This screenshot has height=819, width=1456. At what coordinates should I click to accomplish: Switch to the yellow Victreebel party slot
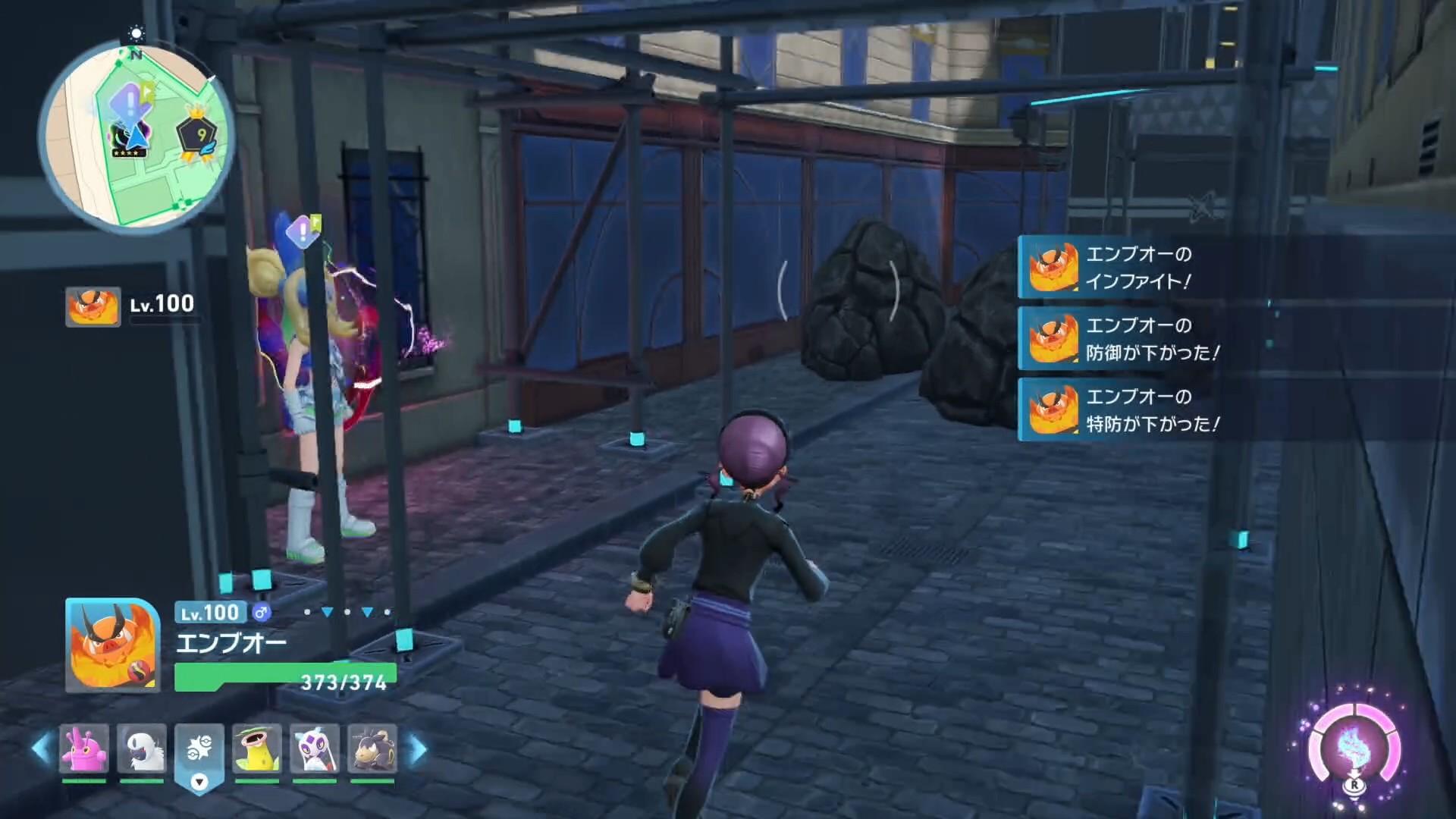pos(257,748)
